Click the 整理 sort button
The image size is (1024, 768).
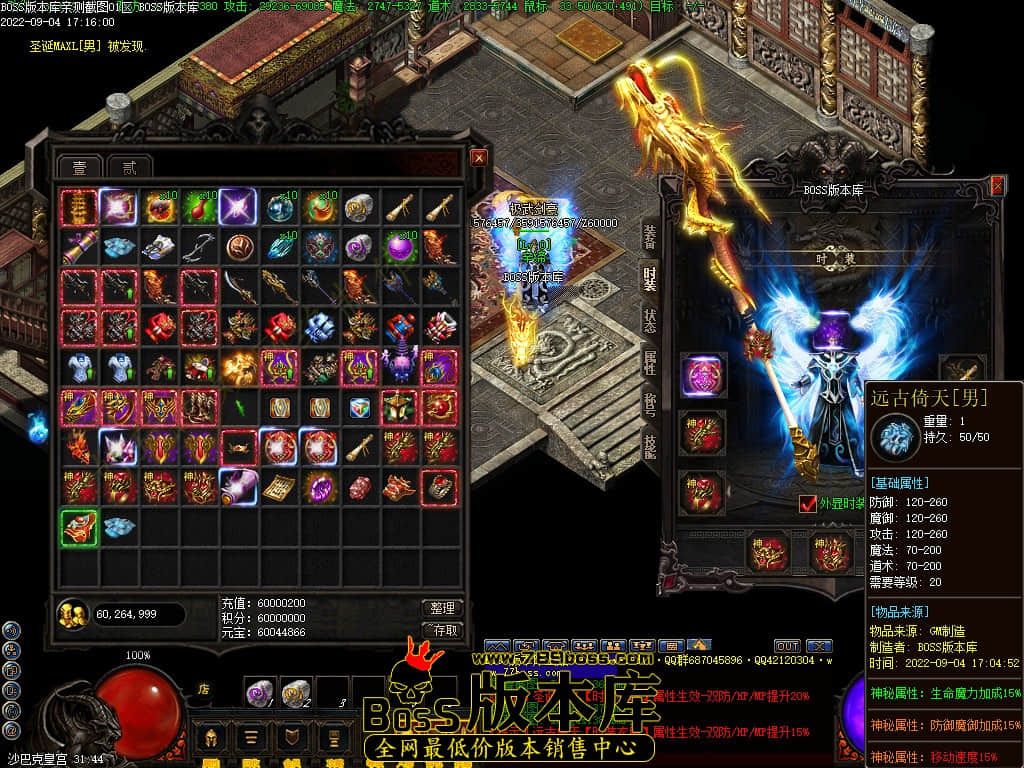442,608
